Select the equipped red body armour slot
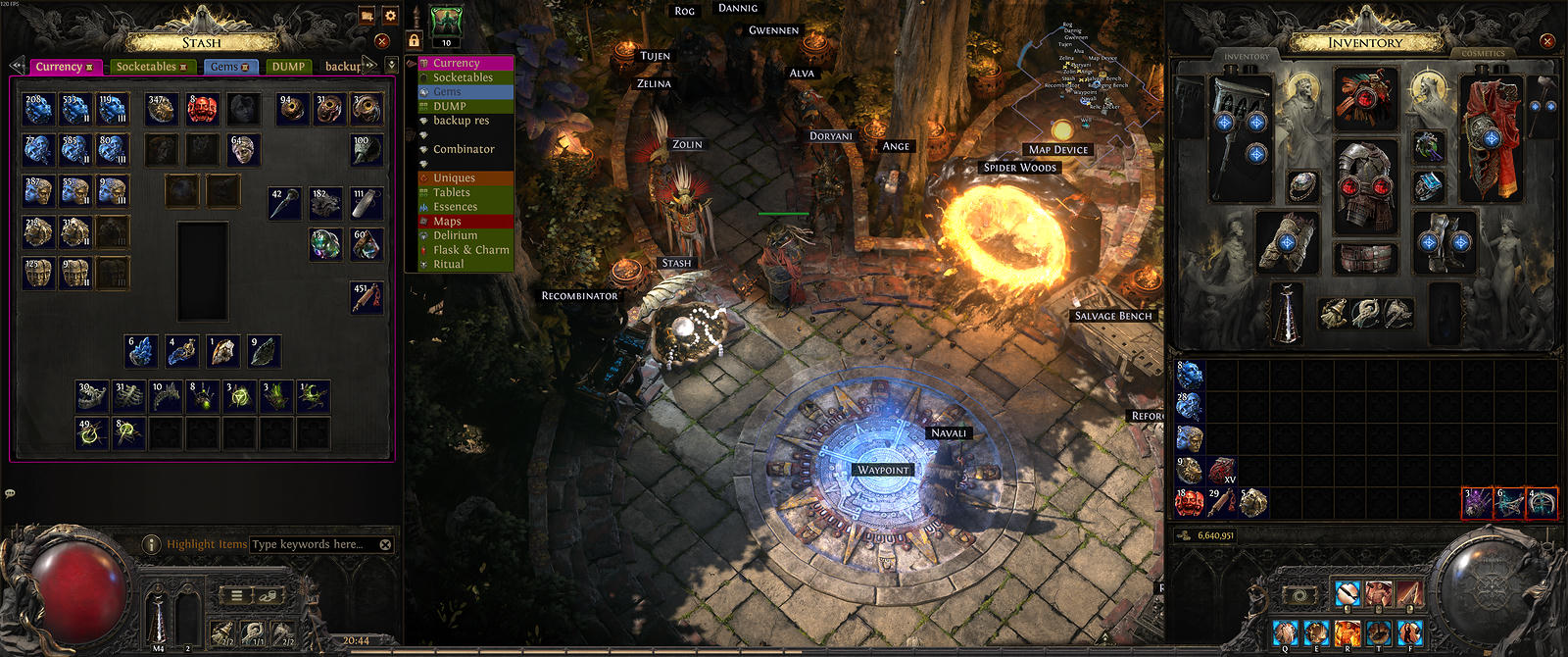 click(1364, 184)
